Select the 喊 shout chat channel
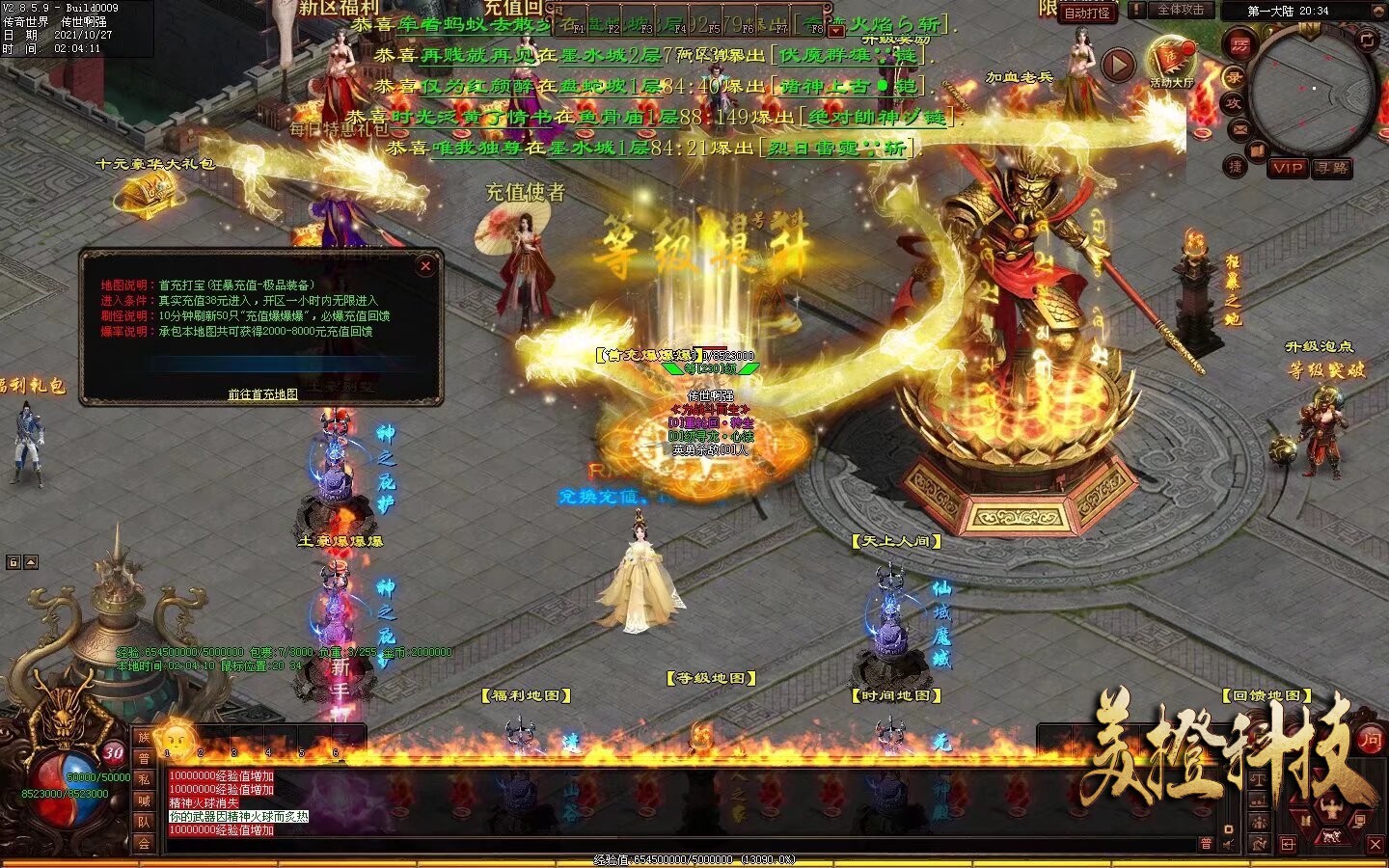Viewport: 1389px width, 868px height. (x=145, y=800)
